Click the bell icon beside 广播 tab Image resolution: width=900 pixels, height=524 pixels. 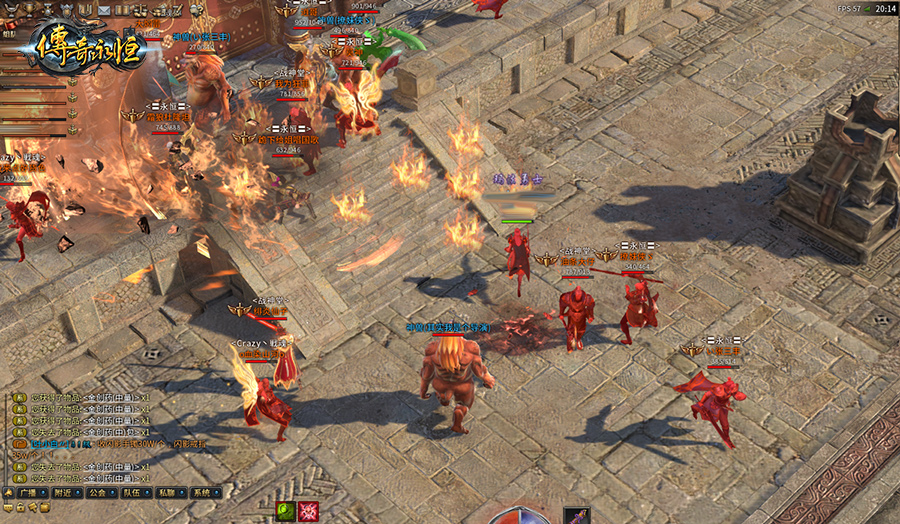8,493
